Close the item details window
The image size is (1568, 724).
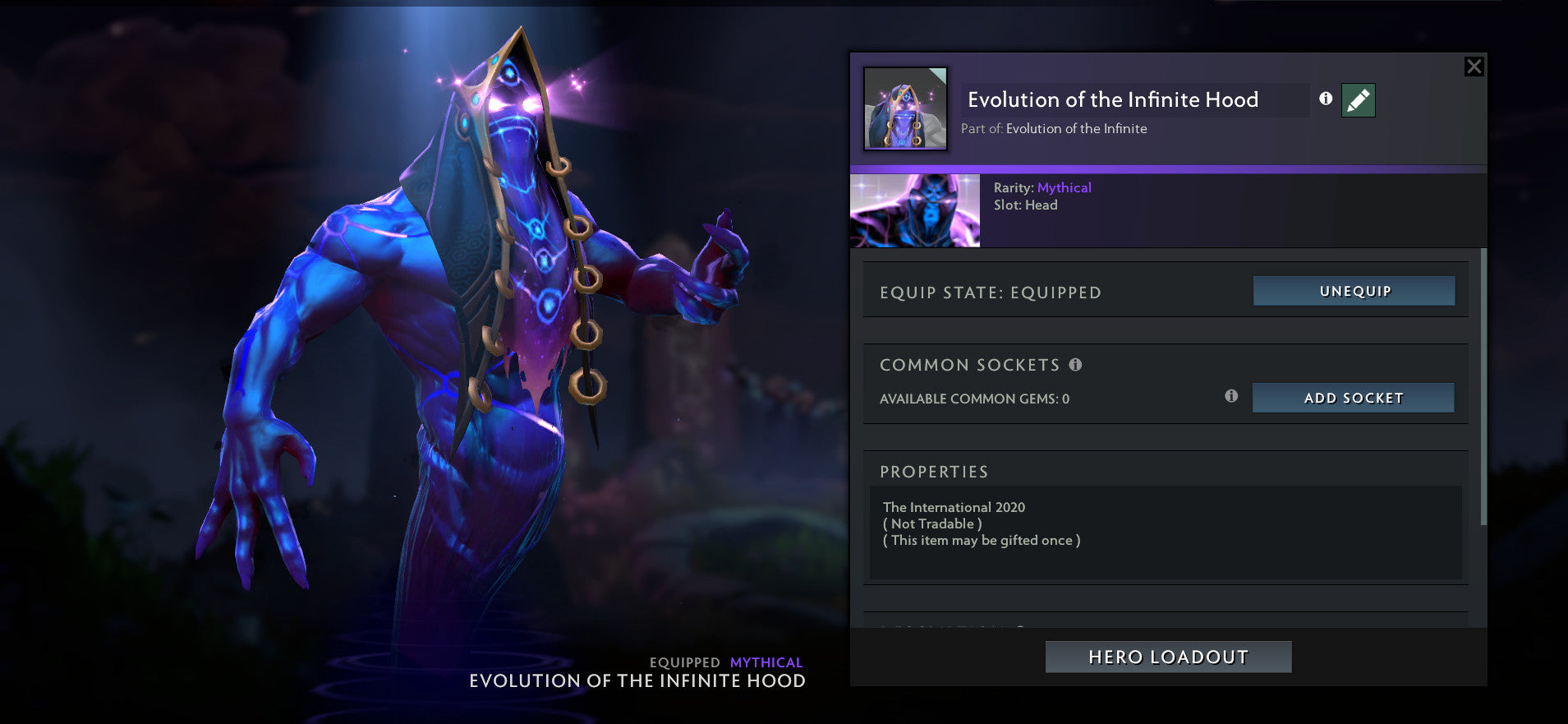pyautogui.click(x=1474, y=67)
